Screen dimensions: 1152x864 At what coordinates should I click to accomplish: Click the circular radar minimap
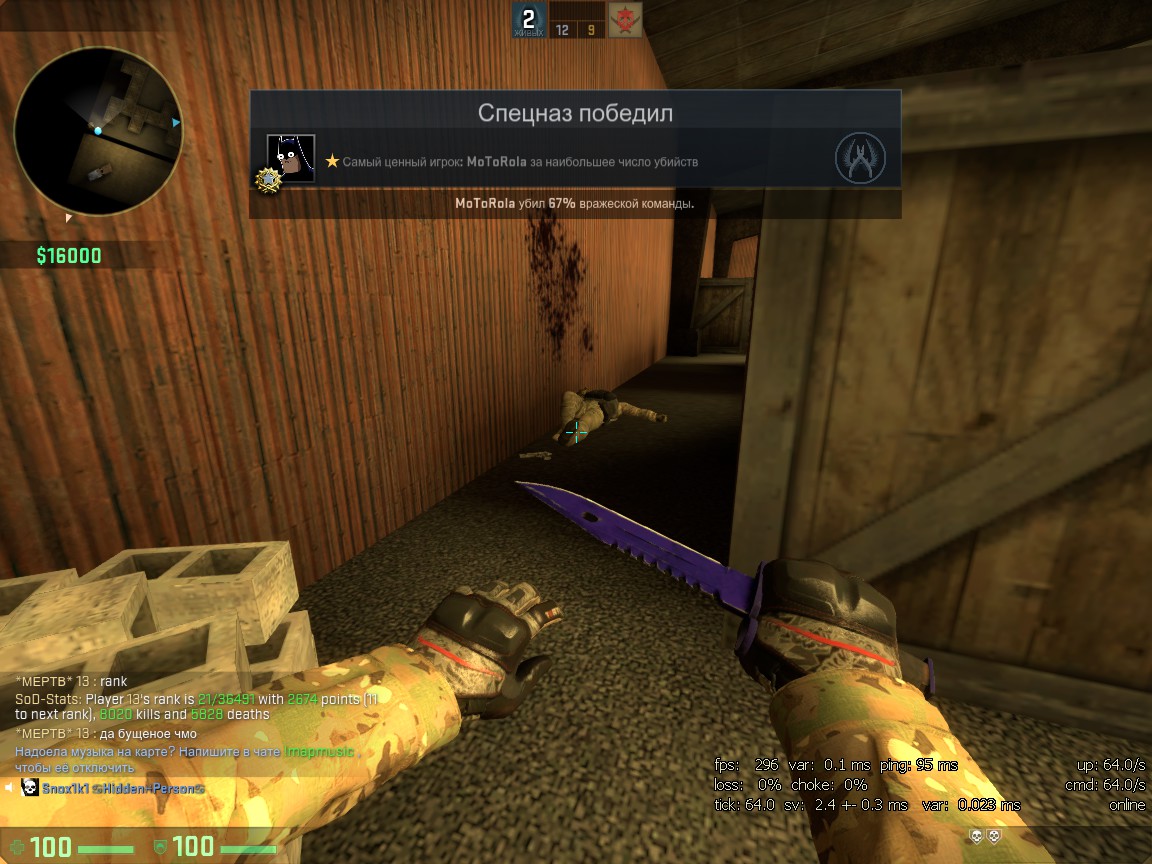point(98,132)
